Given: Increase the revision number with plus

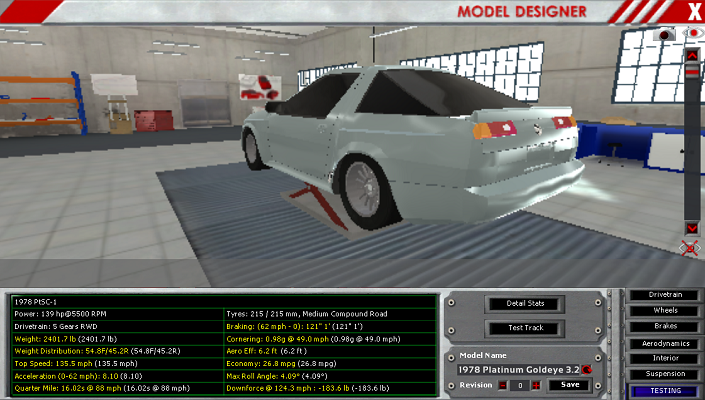Looking at the screenshot, I should (536, 385).
